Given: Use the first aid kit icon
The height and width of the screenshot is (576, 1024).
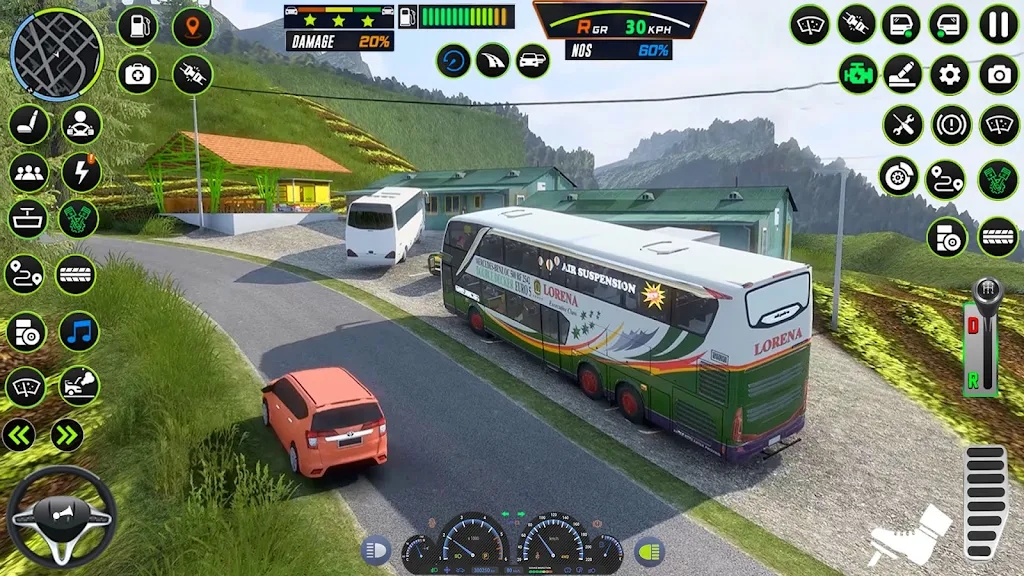Looking at the screenshot, I should [138, 74].
